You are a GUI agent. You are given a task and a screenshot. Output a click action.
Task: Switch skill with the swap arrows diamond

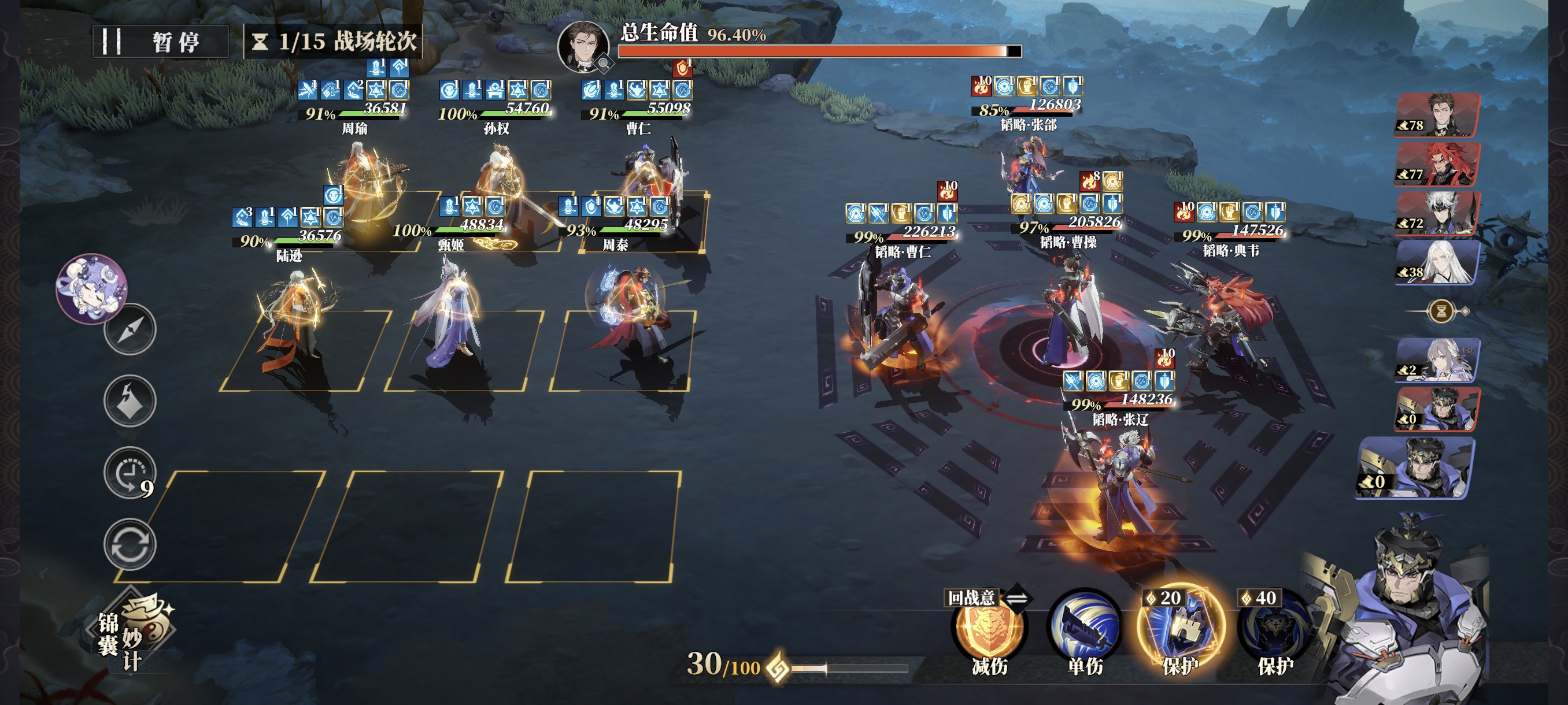click(x=1017, y=598)
